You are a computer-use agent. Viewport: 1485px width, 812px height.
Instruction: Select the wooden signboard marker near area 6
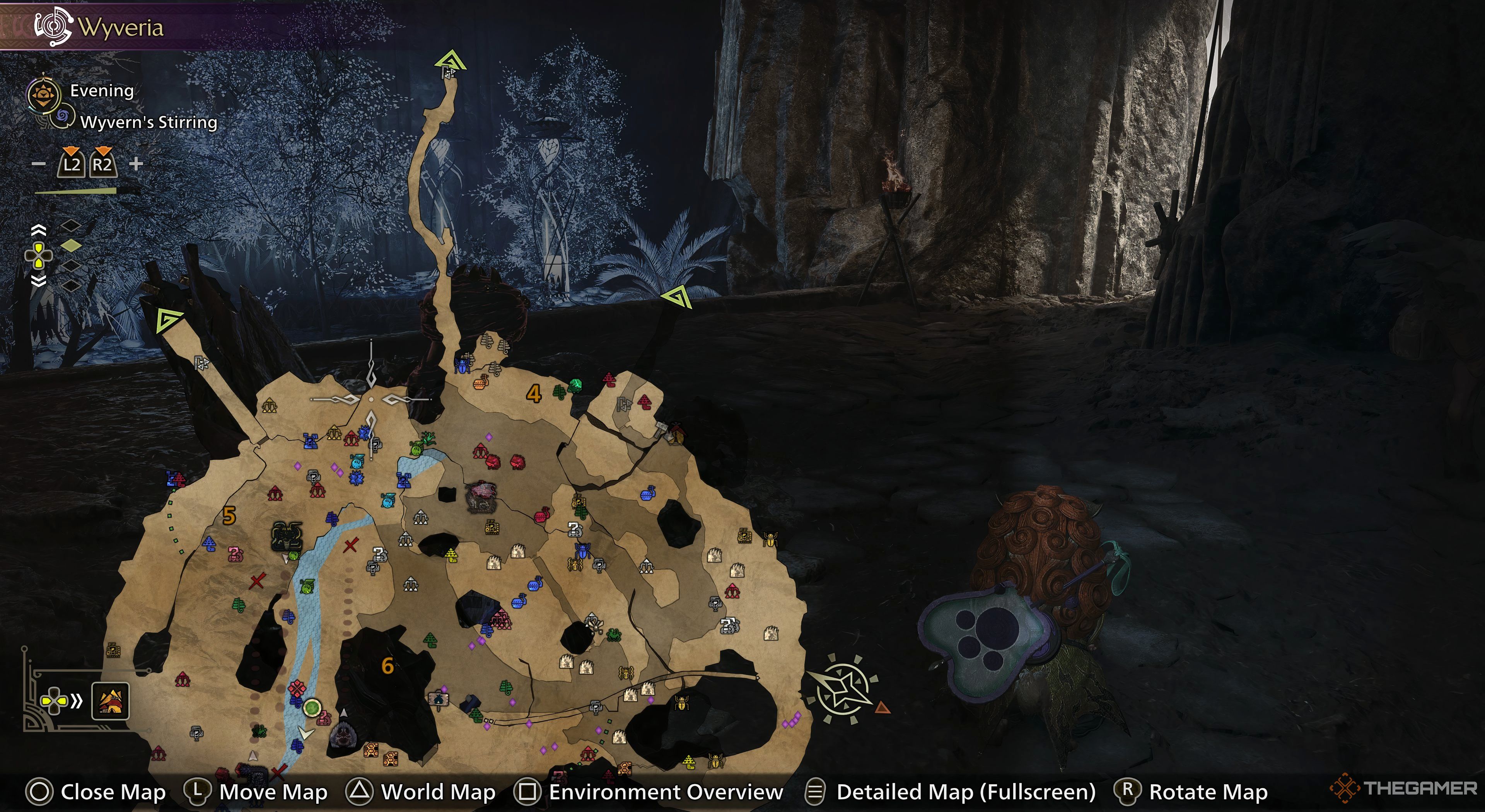(439, 699)
